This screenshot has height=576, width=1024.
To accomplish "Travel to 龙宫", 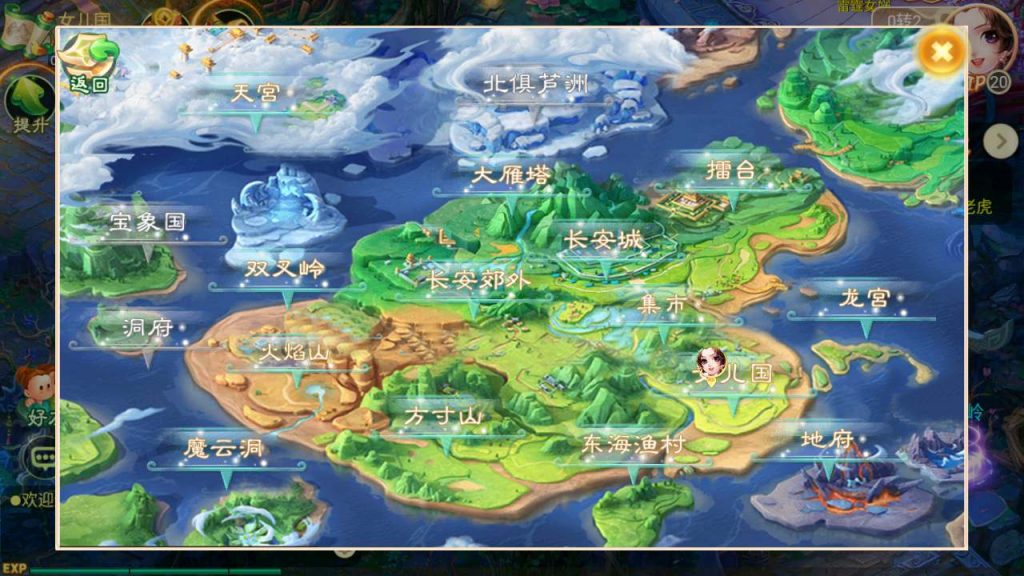I will point(864,299).
